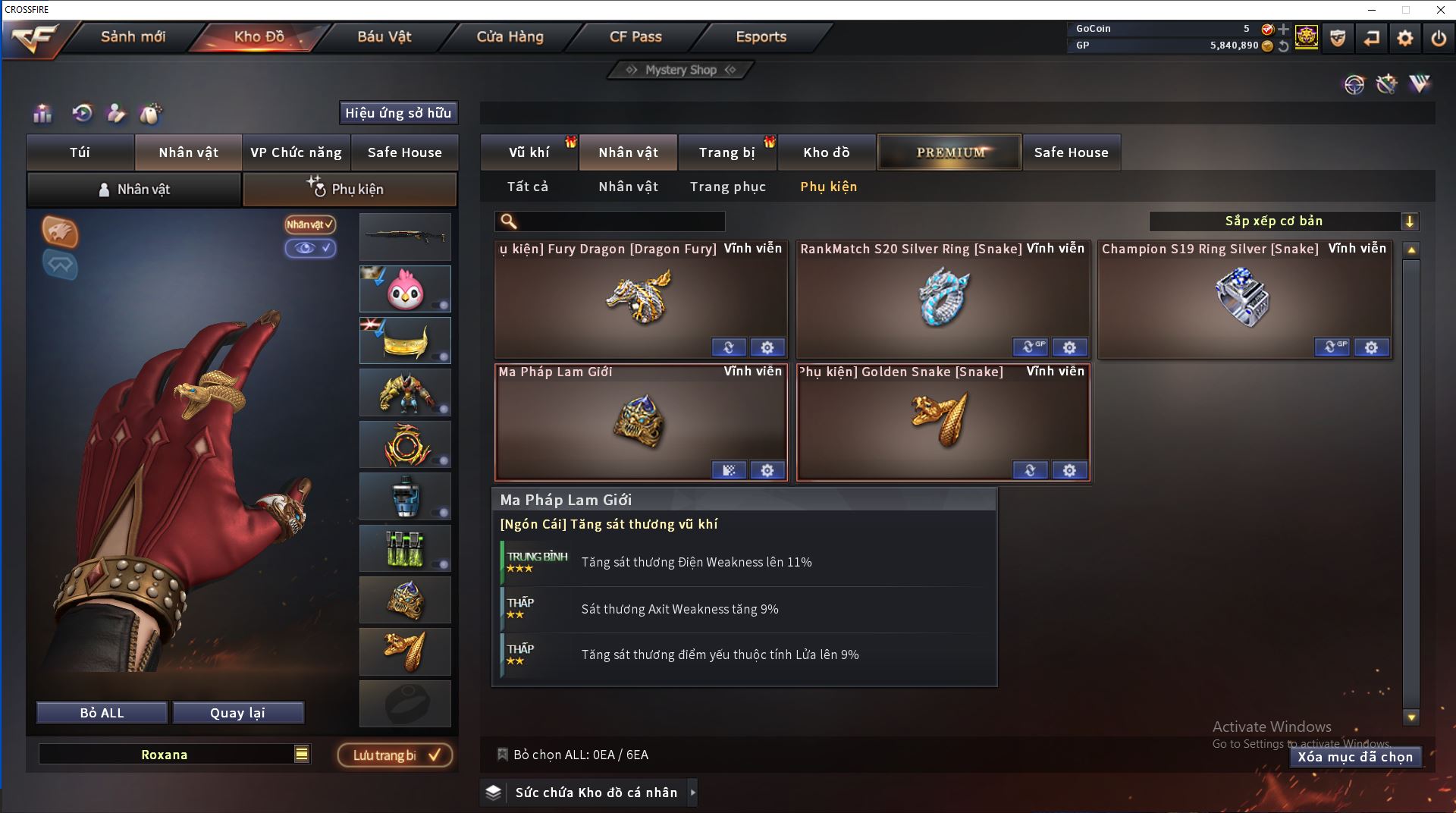
Task: Click the Quay lại back button
Action: tap(237, 713)
